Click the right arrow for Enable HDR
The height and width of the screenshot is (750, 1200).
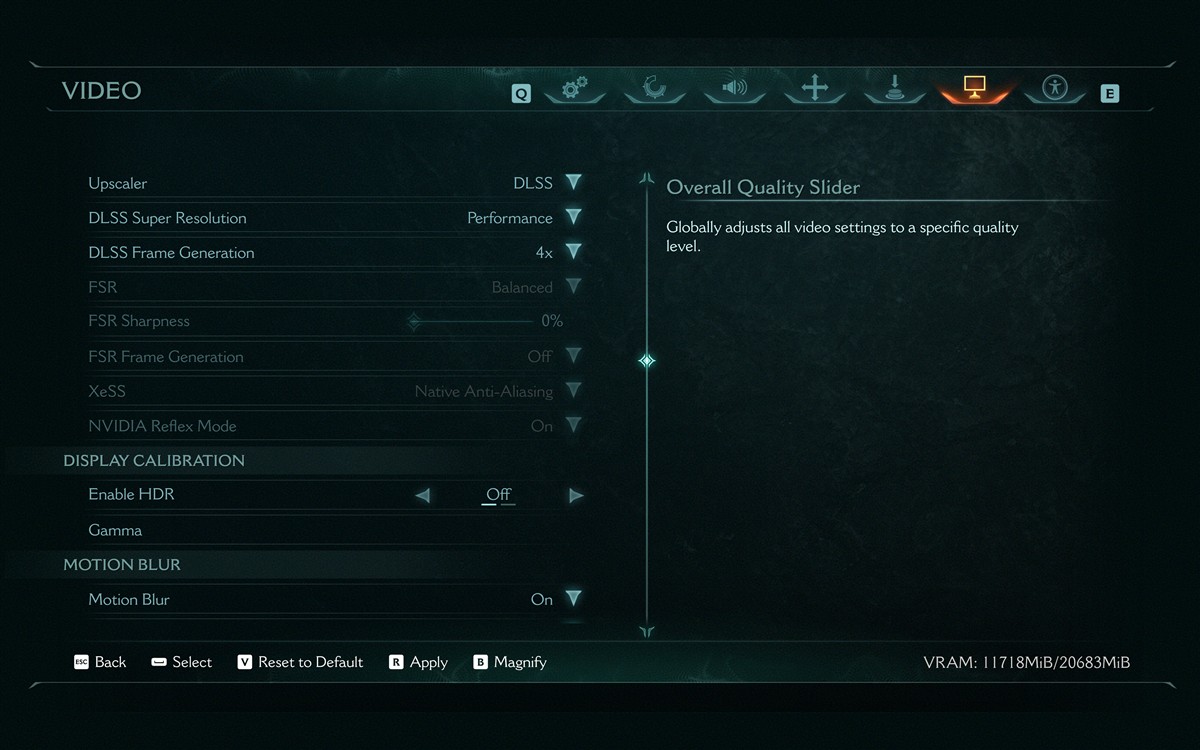tap(576, 495)
